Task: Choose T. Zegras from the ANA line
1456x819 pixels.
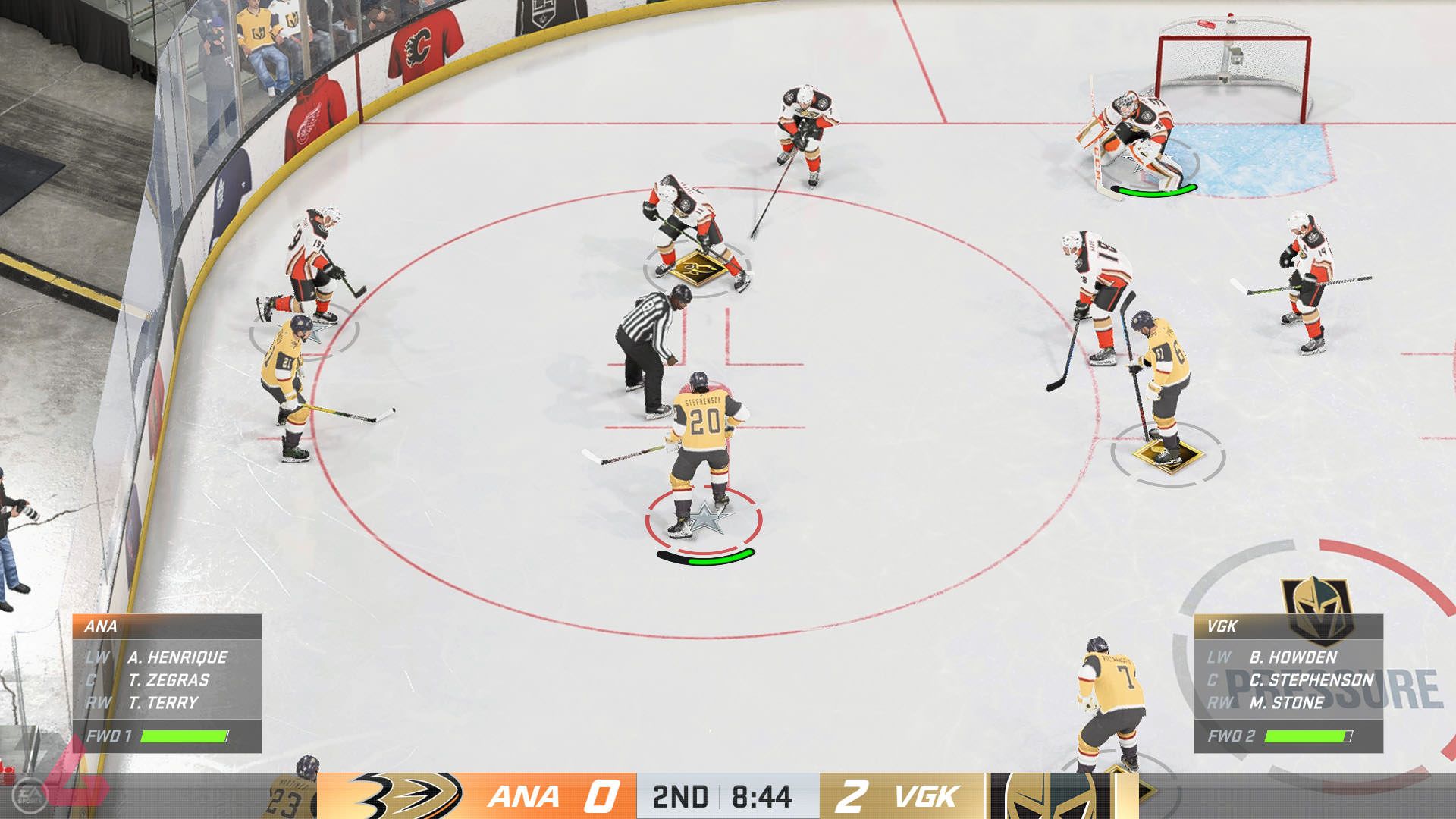Action: [168, 680]
